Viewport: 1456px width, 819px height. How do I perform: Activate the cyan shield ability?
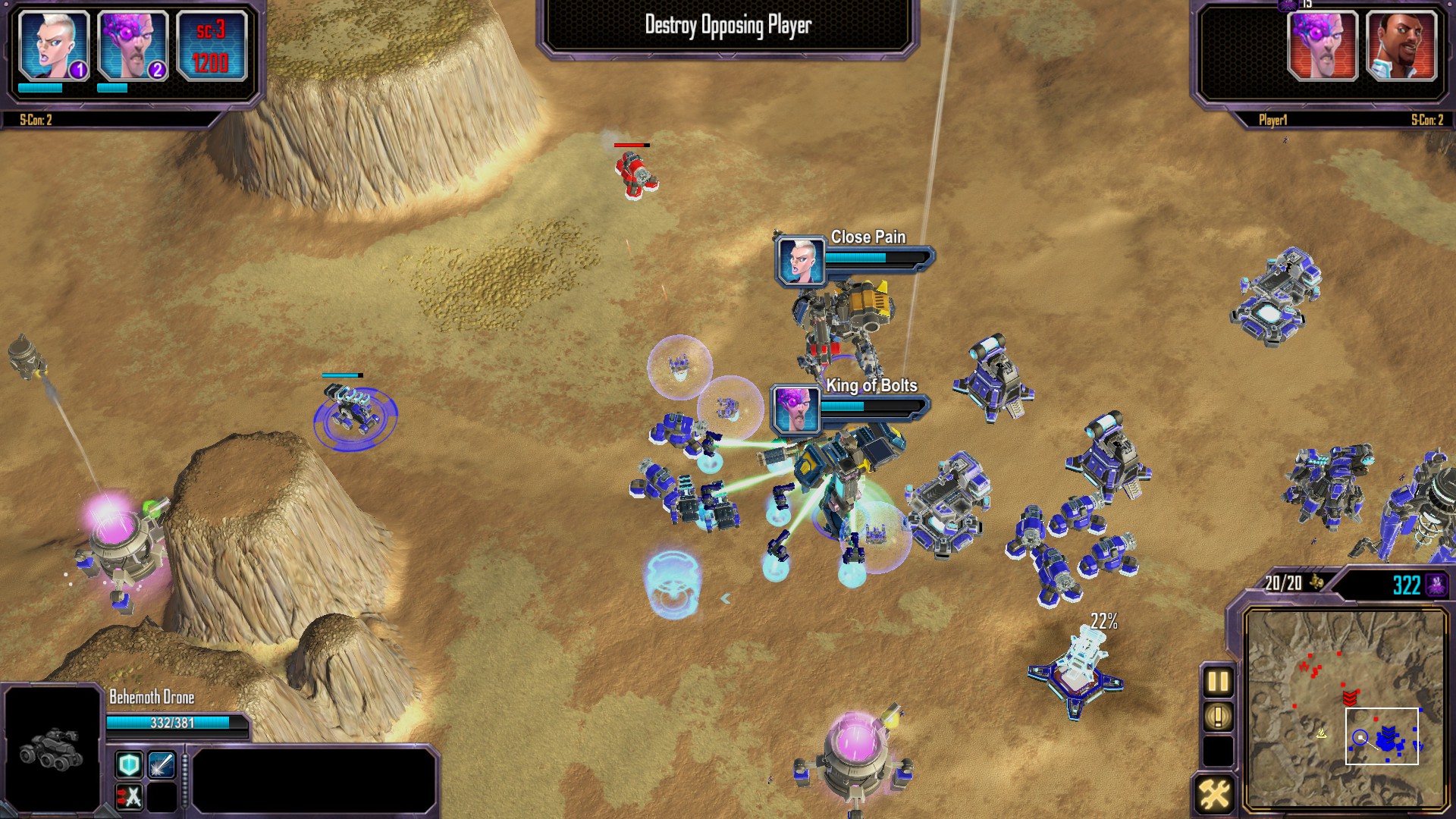[x=129, y=764]
